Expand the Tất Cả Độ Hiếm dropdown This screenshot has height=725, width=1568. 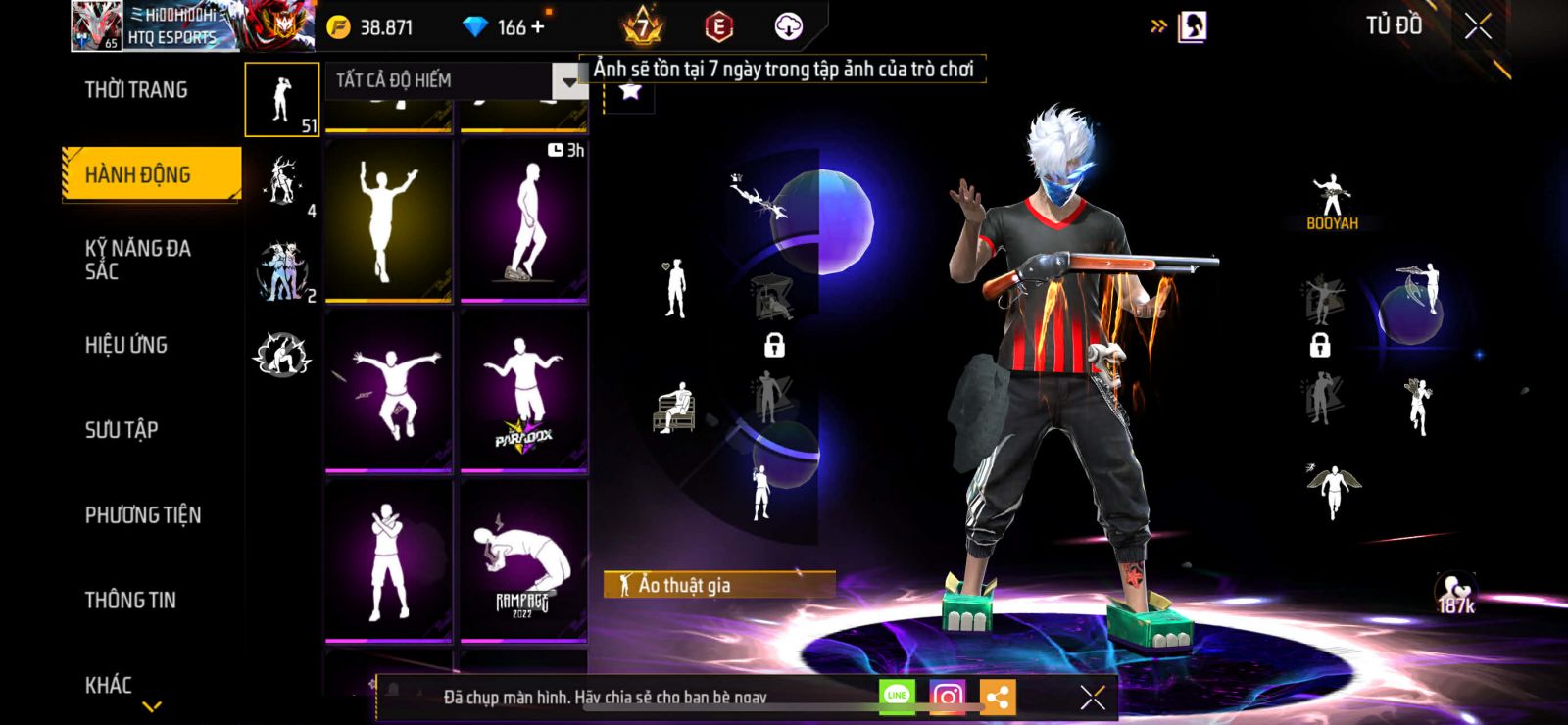[568, 81]
